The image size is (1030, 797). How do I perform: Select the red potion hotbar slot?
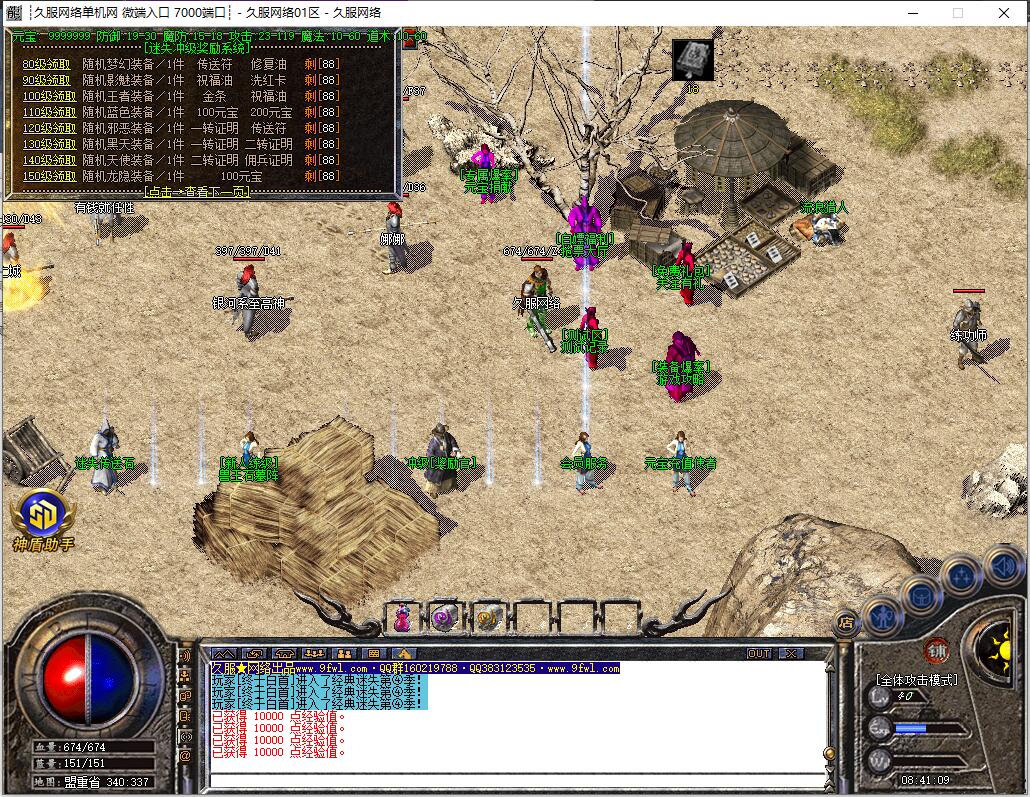(x=402, y=618)
